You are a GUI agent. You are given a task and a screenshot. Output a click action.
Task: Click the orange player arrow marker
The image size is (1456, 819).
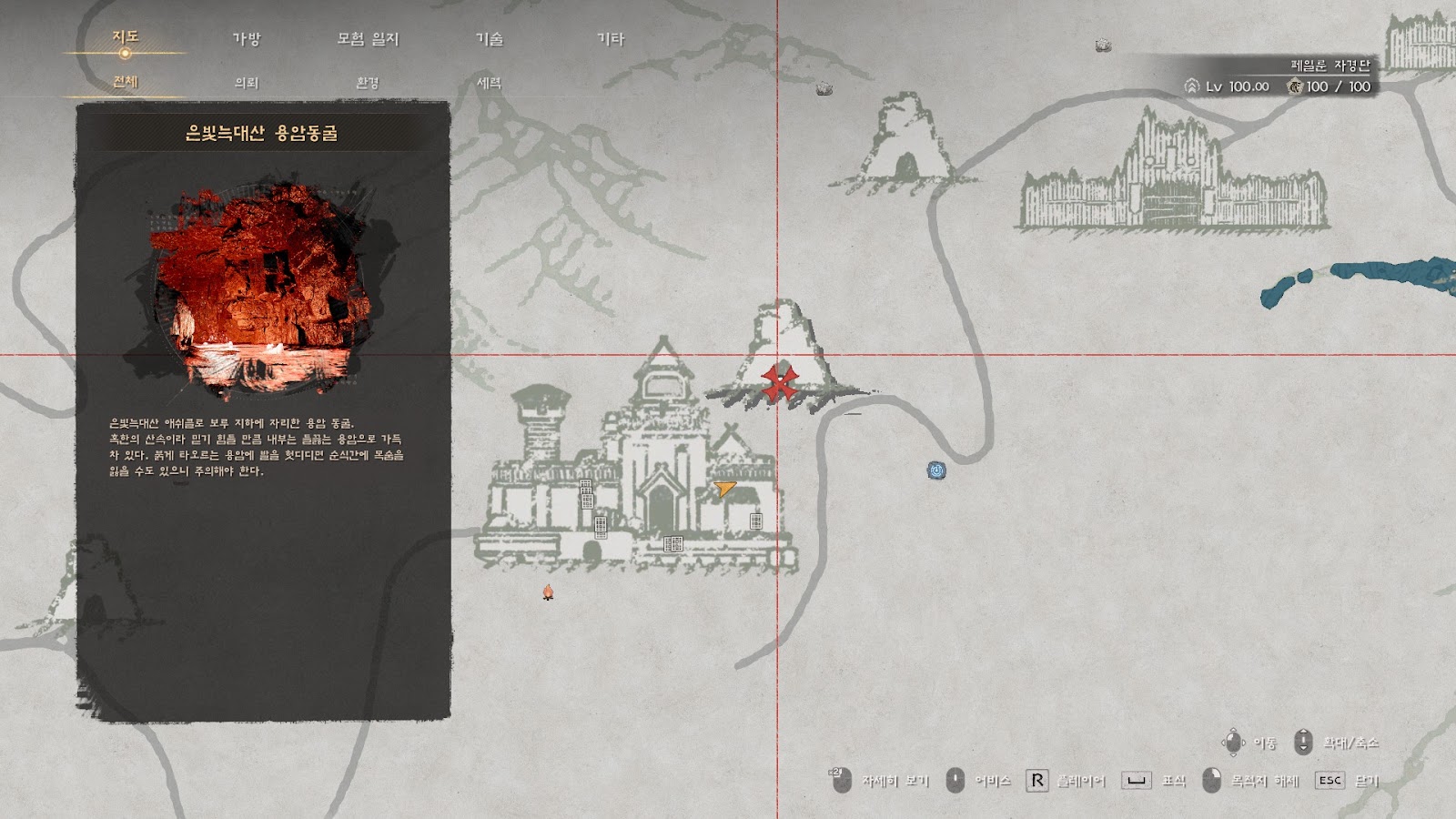724,489
